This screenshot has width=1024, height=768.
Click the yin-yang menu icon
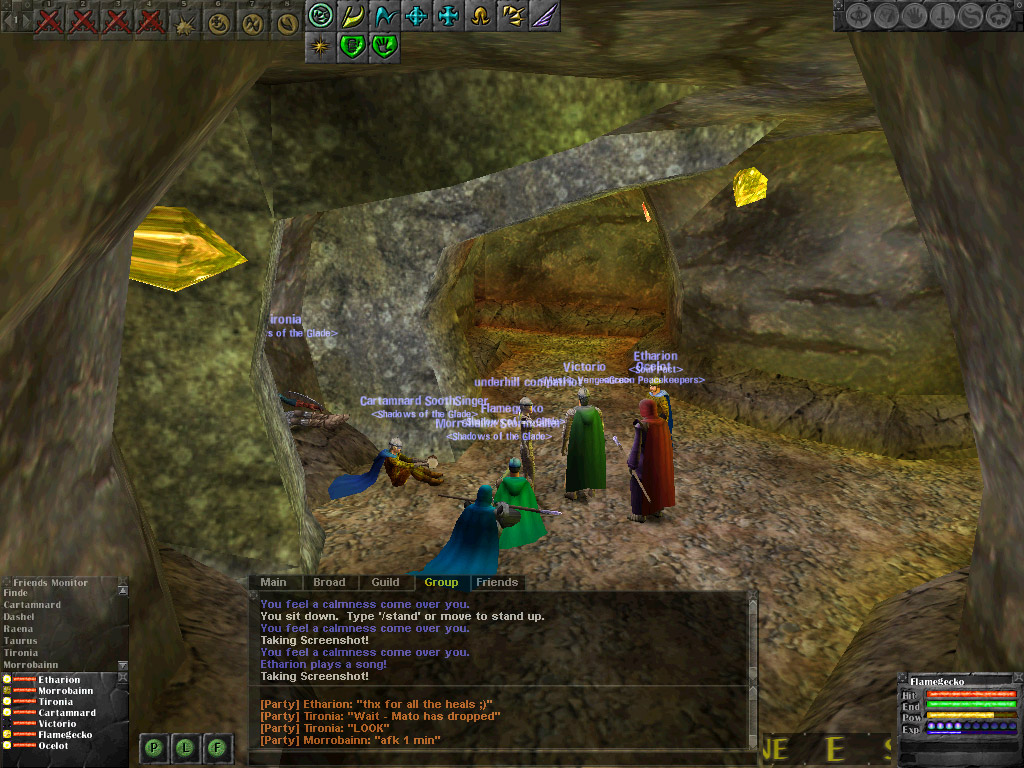[x=969, y=15]
